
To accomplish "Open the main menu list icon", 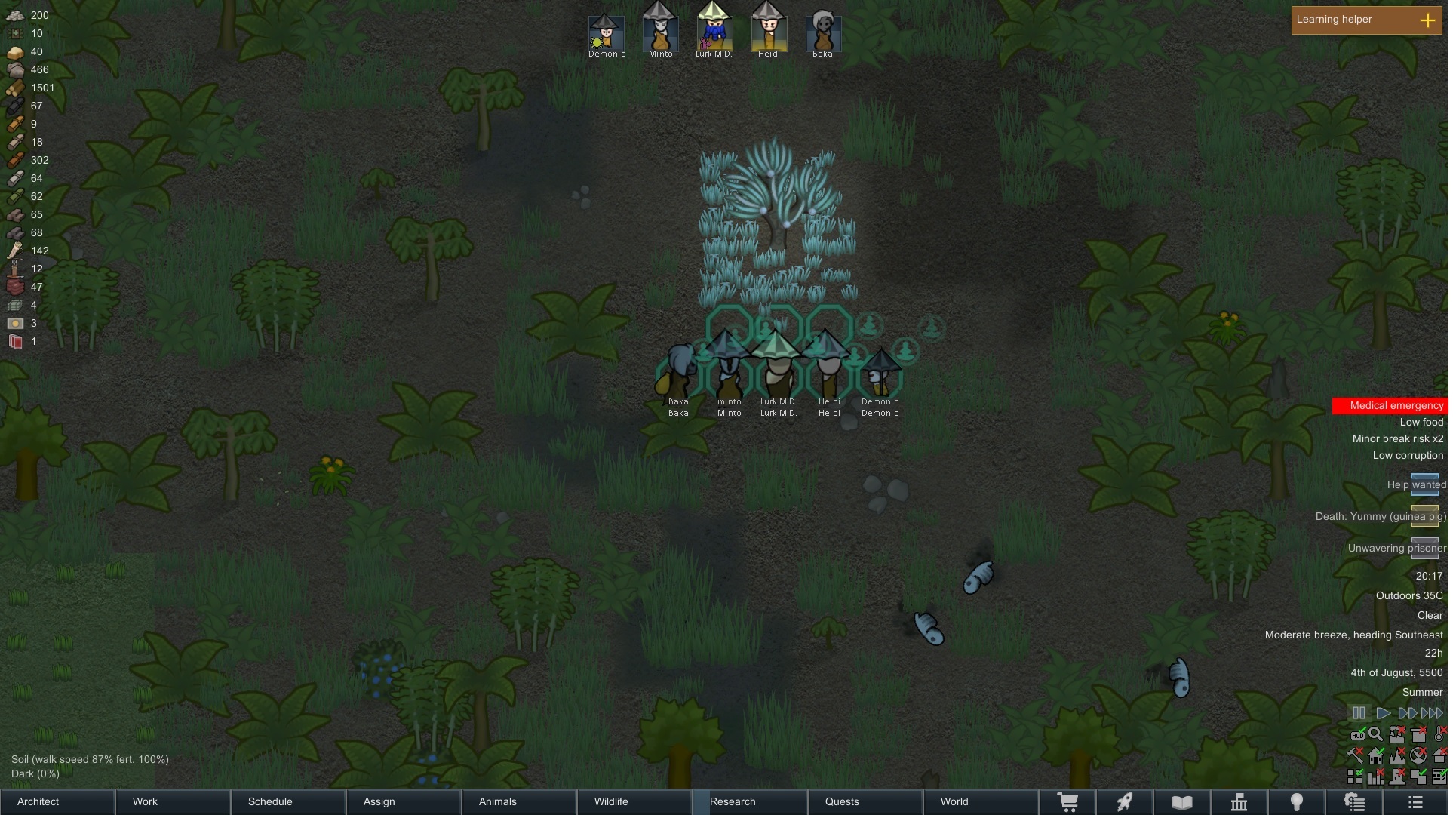I will point(1415,802).
